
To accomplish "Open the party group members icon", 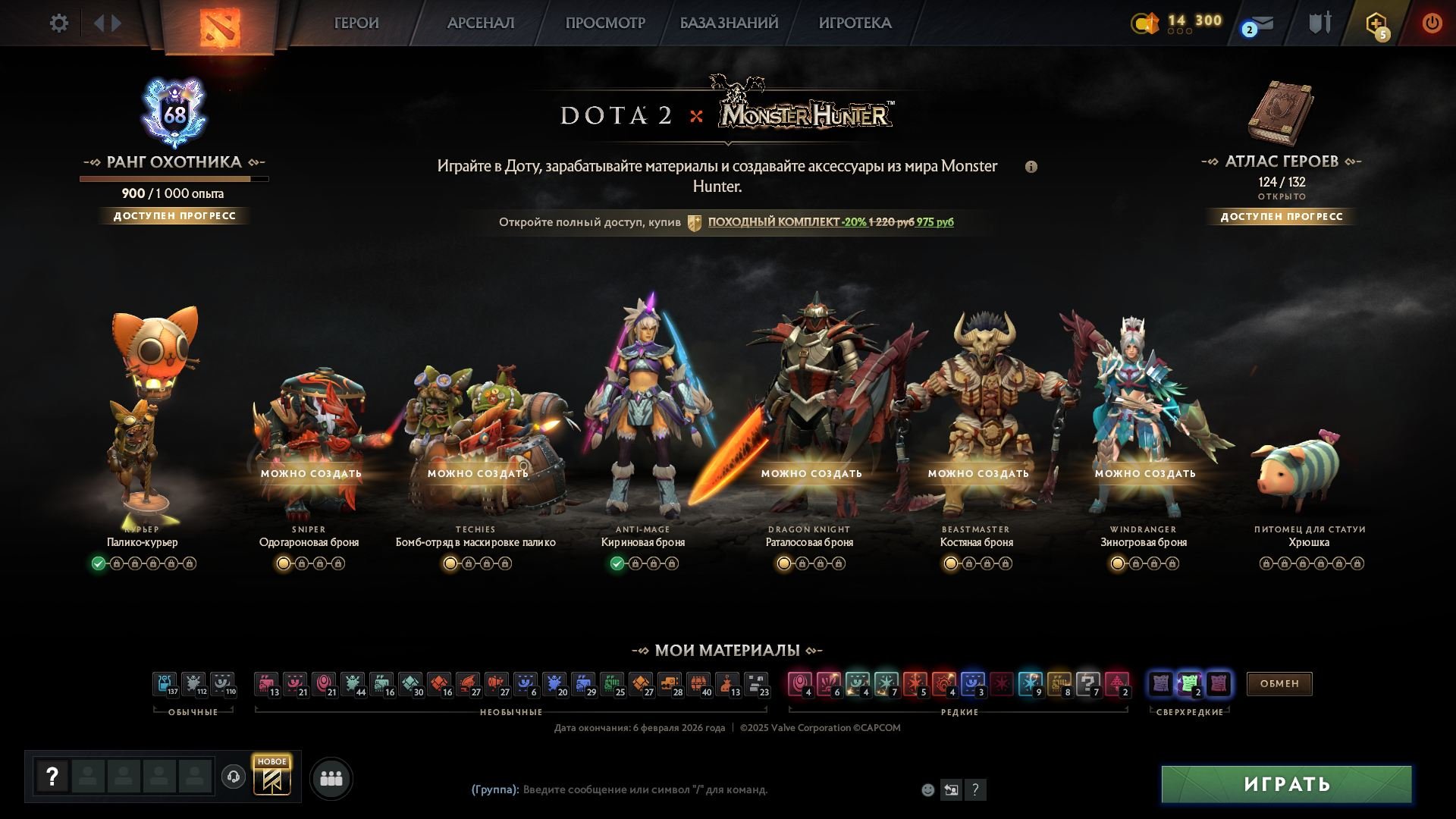I will click(x=331, y=777).
